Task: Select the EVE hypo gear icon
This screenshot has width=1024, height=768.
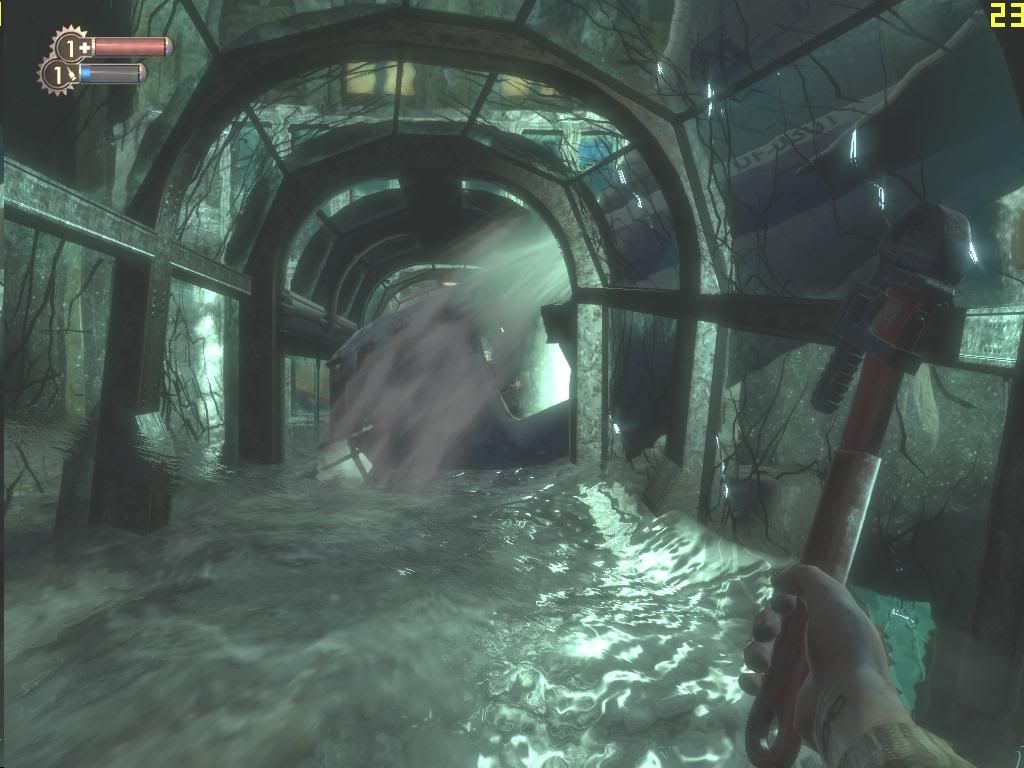Action: click(57, 74)
